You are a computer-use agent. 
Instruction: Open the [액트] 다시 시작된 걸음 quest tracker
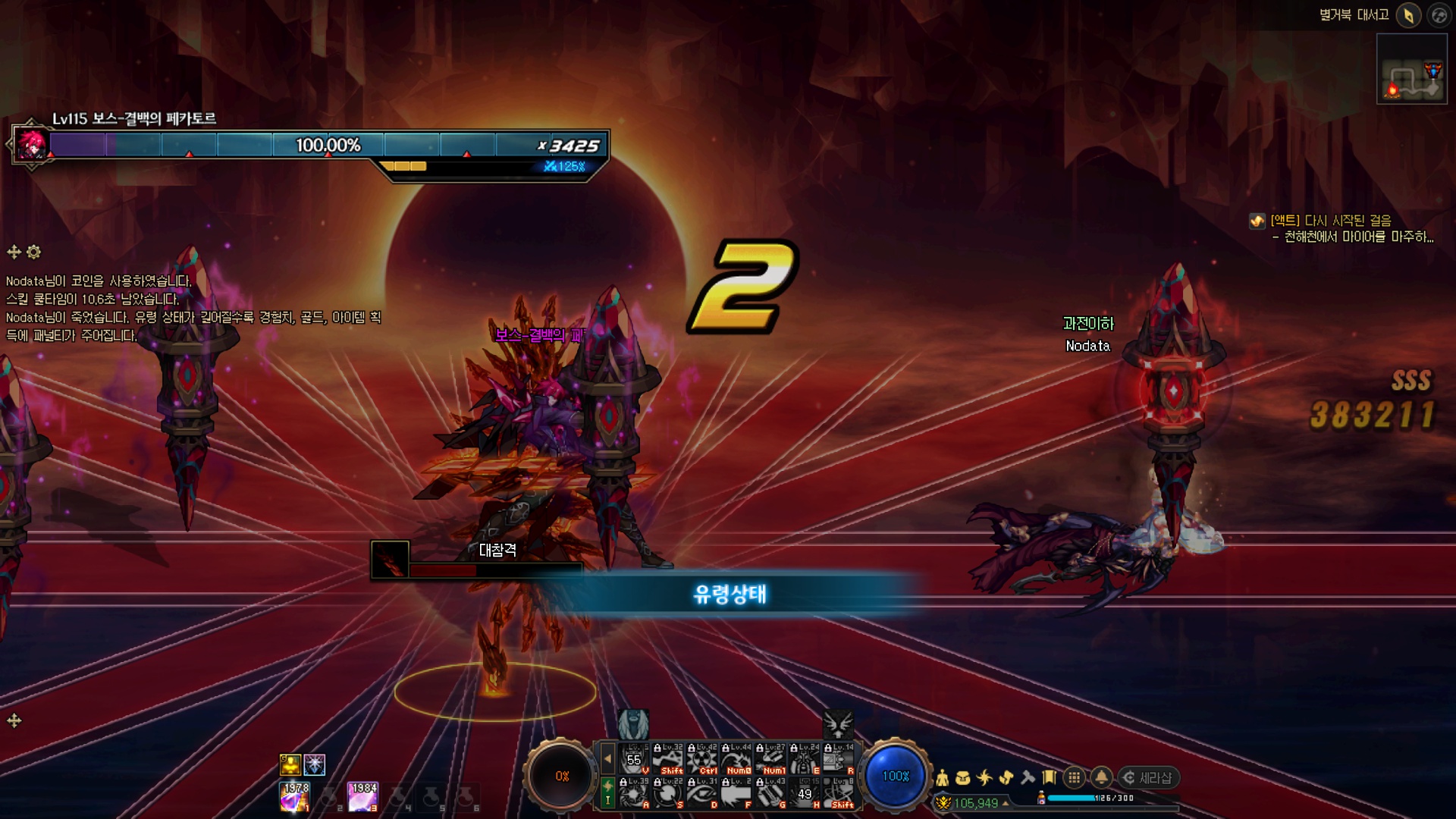(x=1331, y=221)
